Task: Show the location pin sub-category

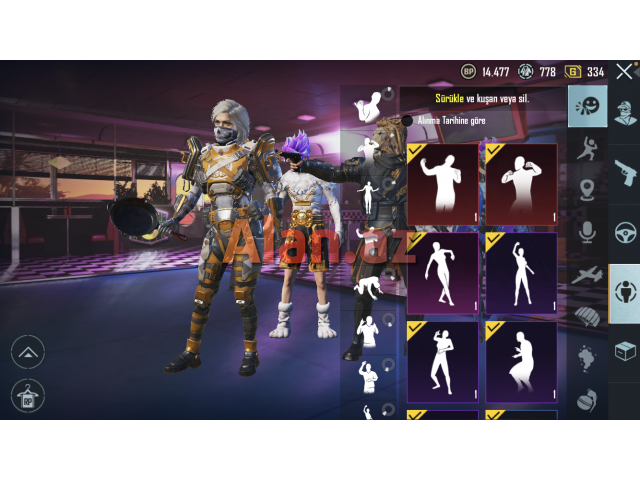Action: pos(587,190)
